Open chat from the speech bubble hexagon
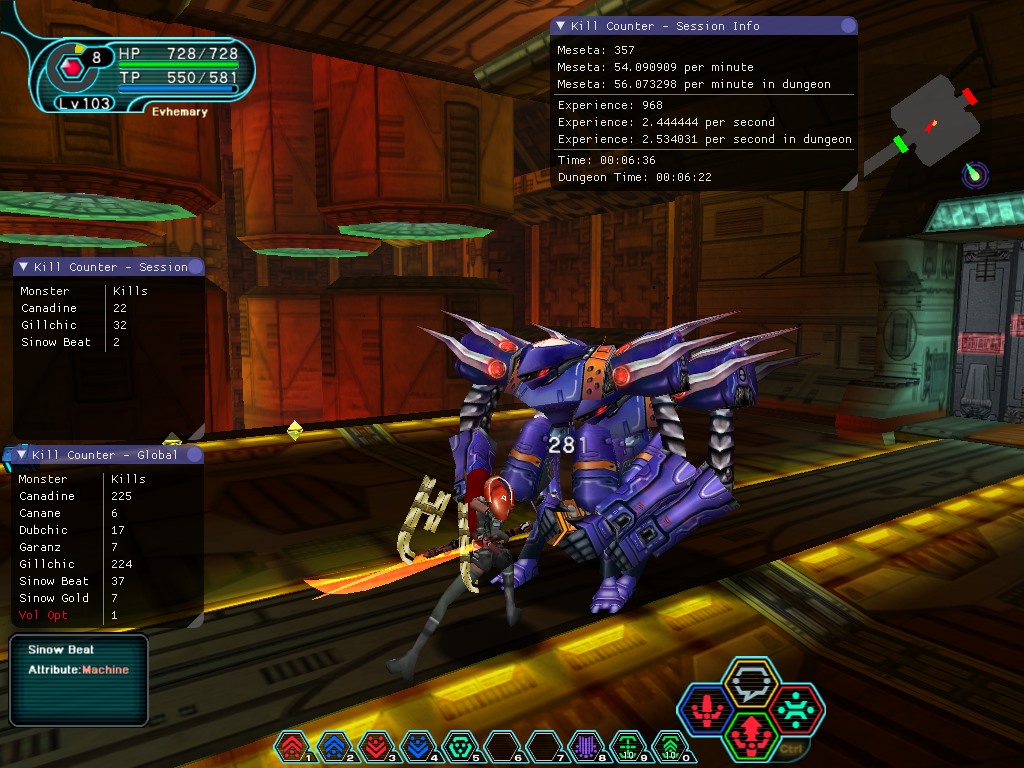 (751, 685)
